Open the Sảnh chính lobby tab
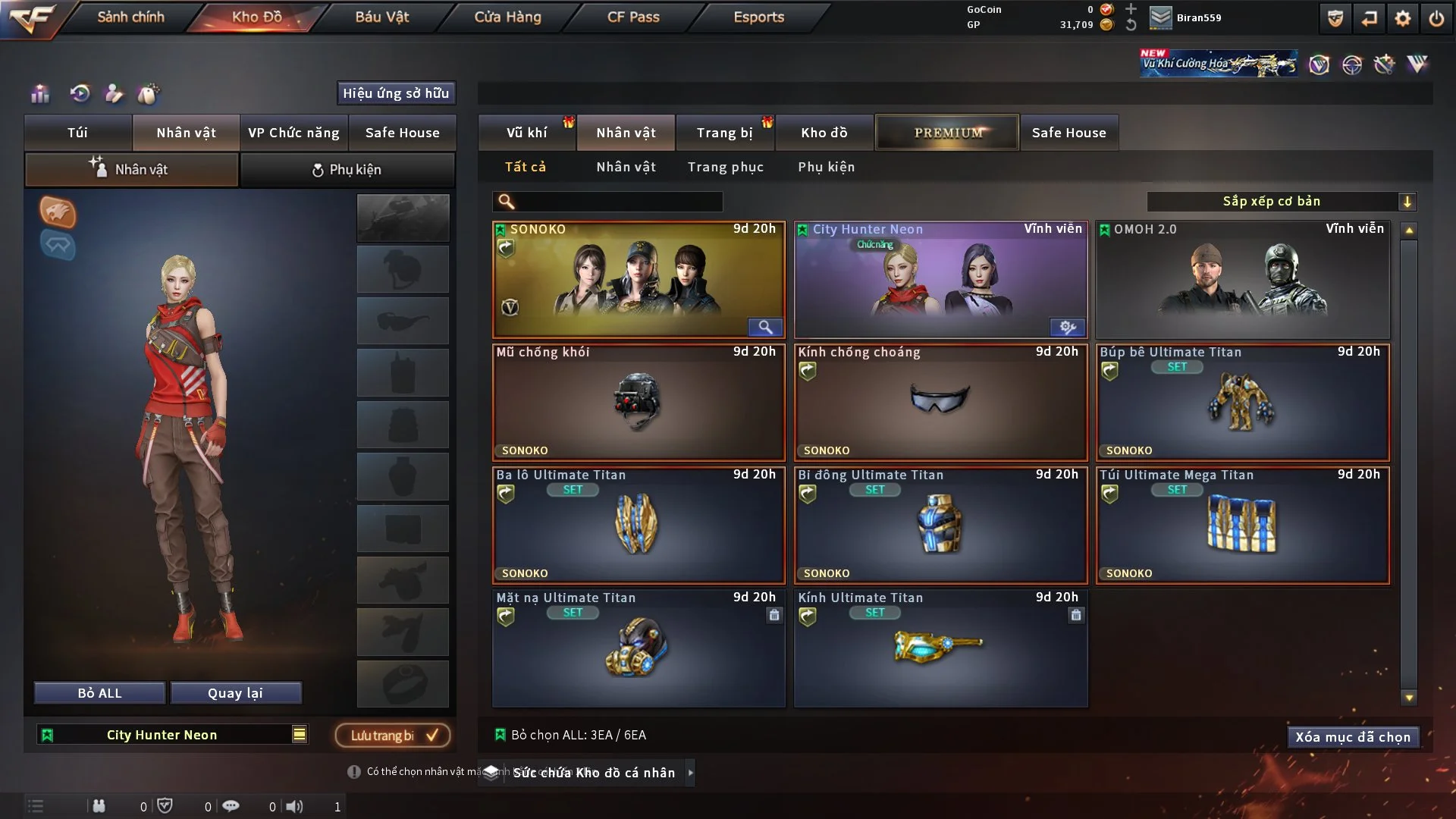 (x=130, y=17)
